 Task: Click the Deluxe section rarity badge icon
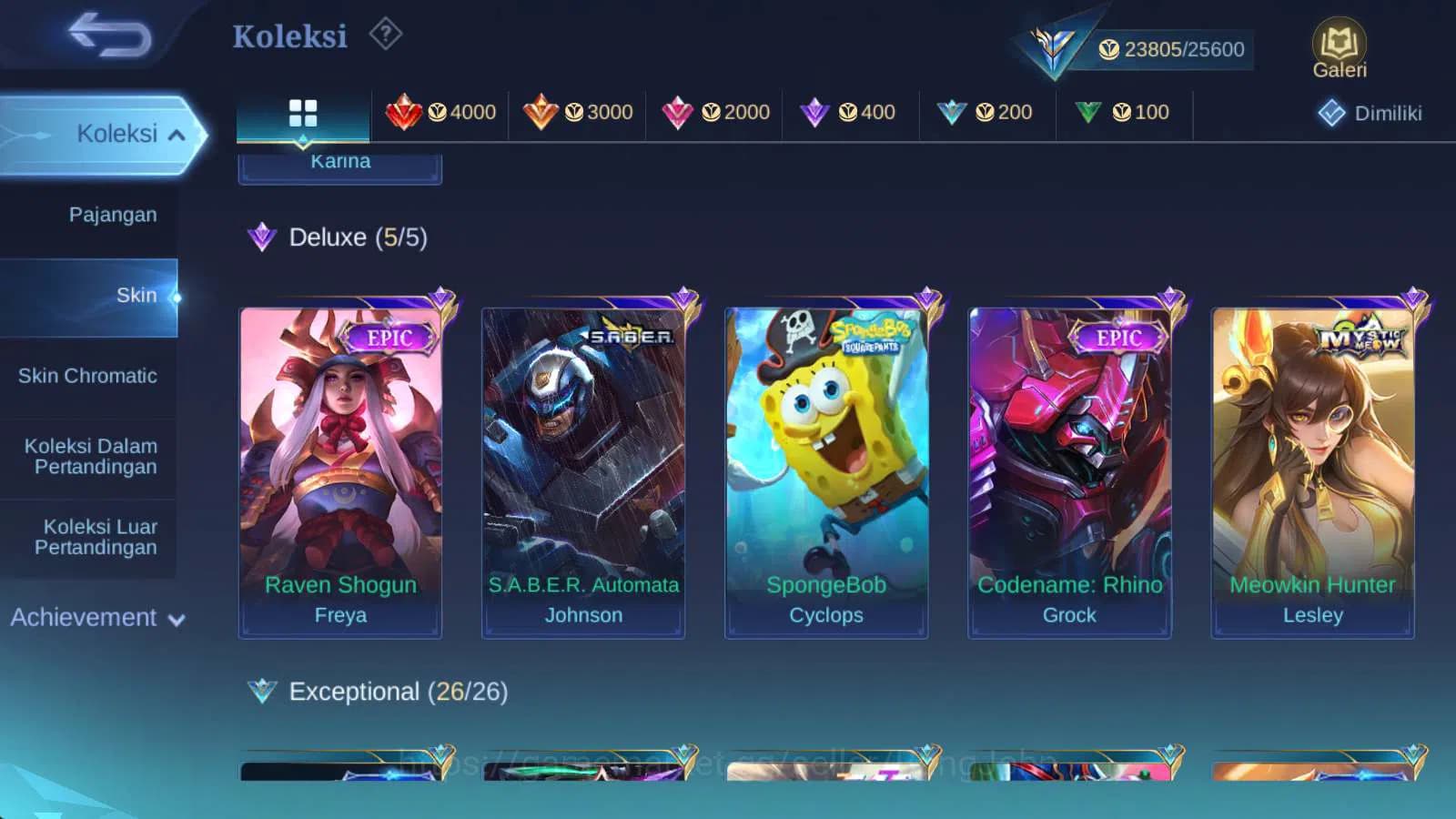coord(262,237)
